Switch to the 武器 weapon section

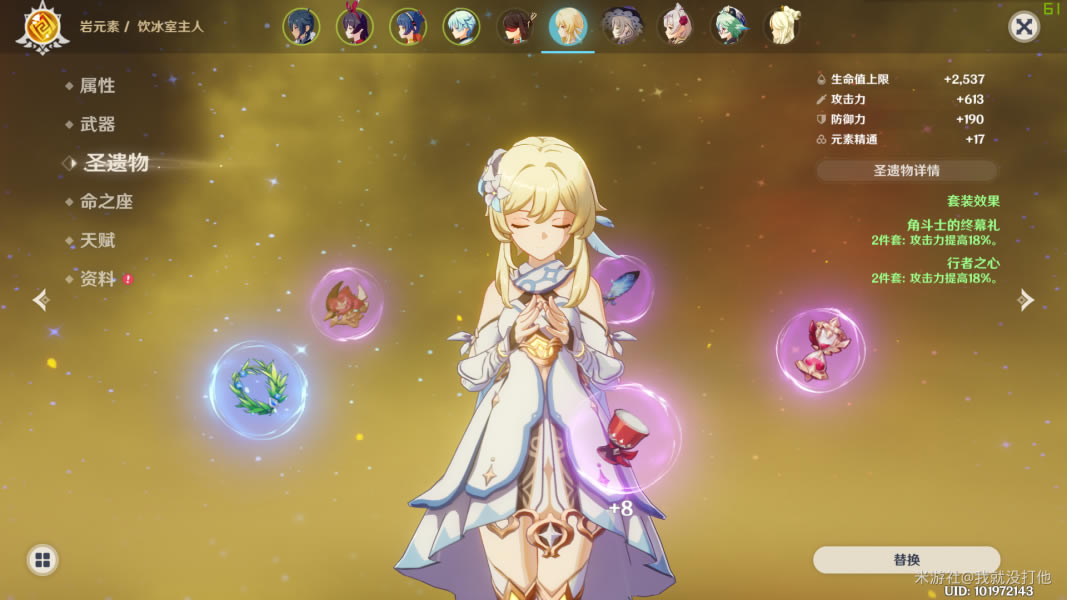[x=97, y=125]
